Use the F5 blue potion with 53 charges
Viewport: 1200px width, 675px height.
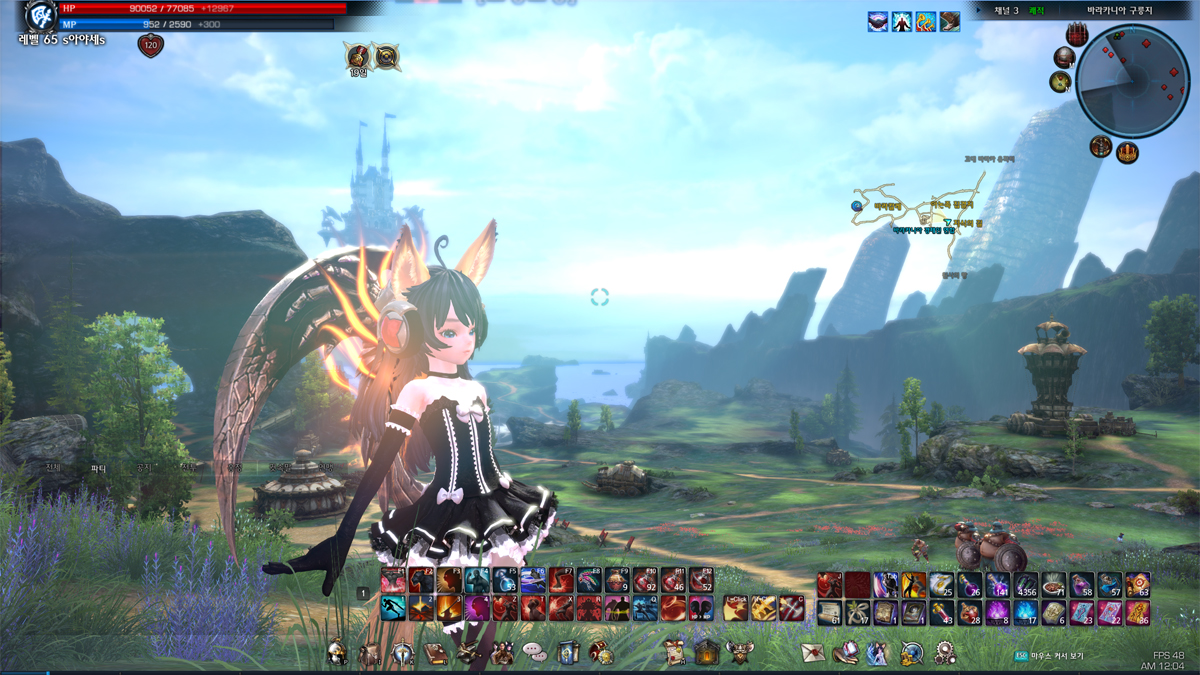505,581
